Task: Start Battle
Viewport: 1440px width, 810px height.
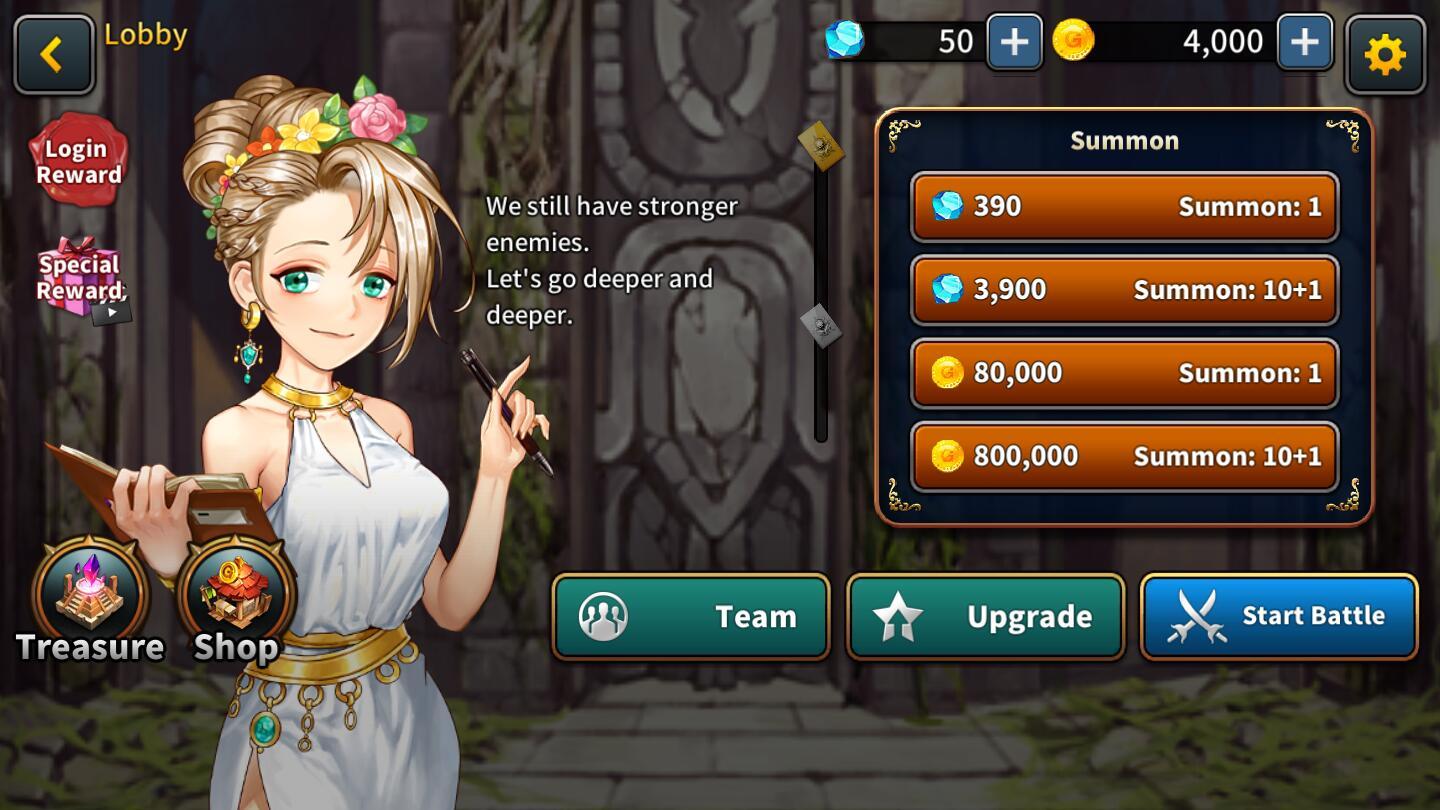Action: (1279, 616)
